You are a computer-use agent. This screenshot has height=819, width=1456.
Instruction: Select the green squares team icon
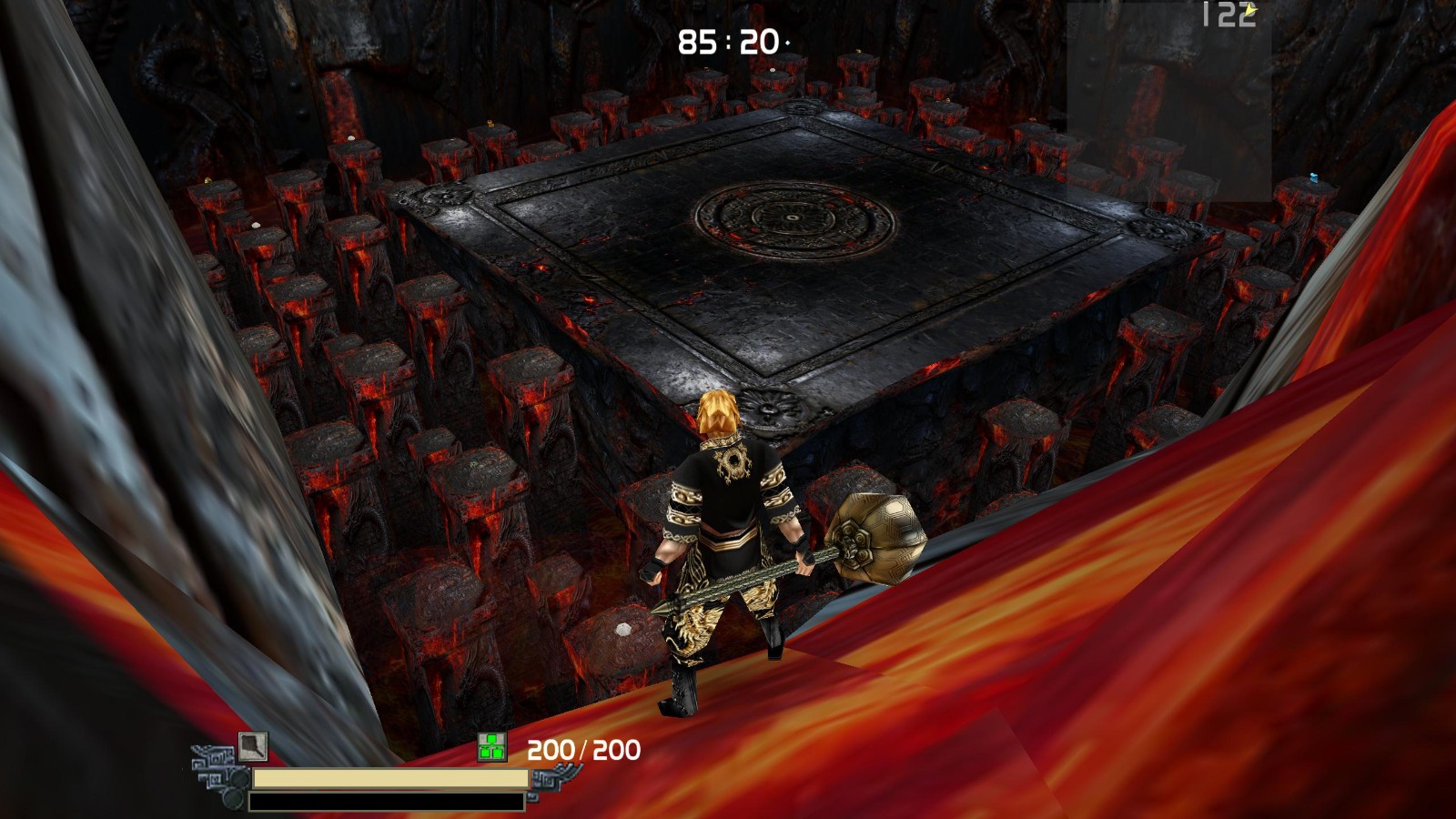[x=492, y=748]
